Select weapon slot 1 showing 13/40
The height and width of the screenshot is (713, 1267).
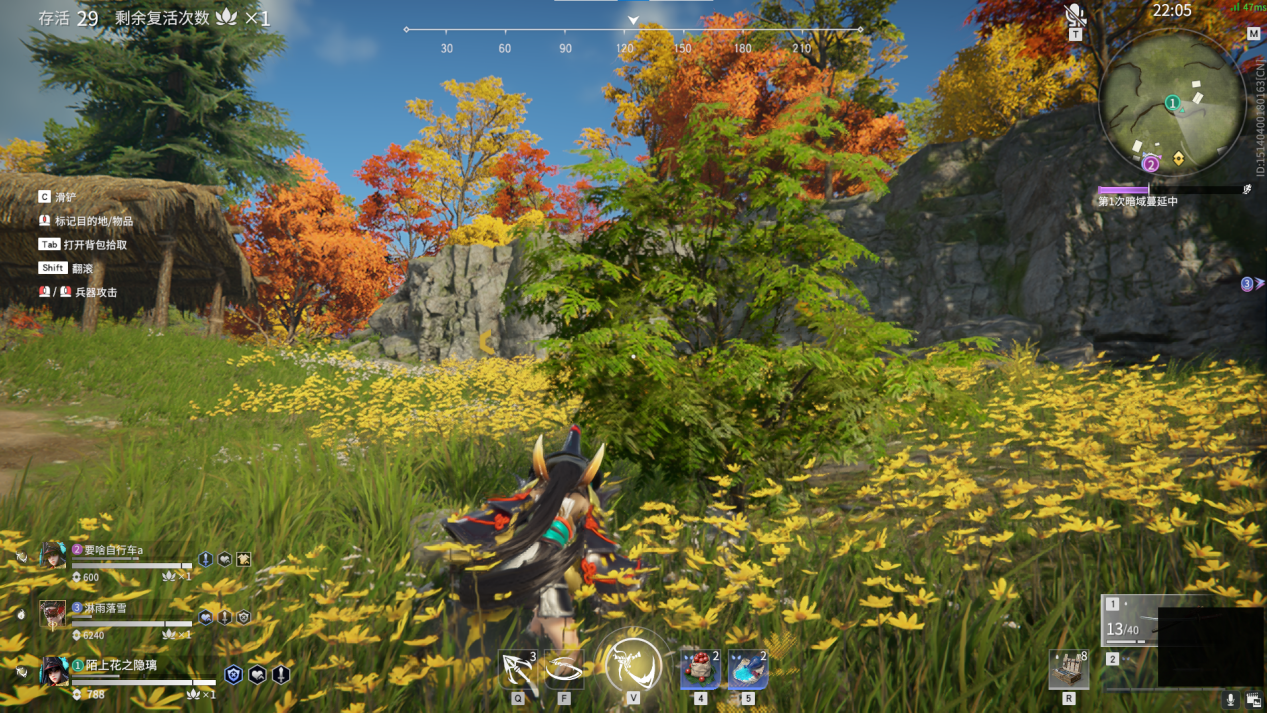pyautogui.click(x=1130, y=620)
